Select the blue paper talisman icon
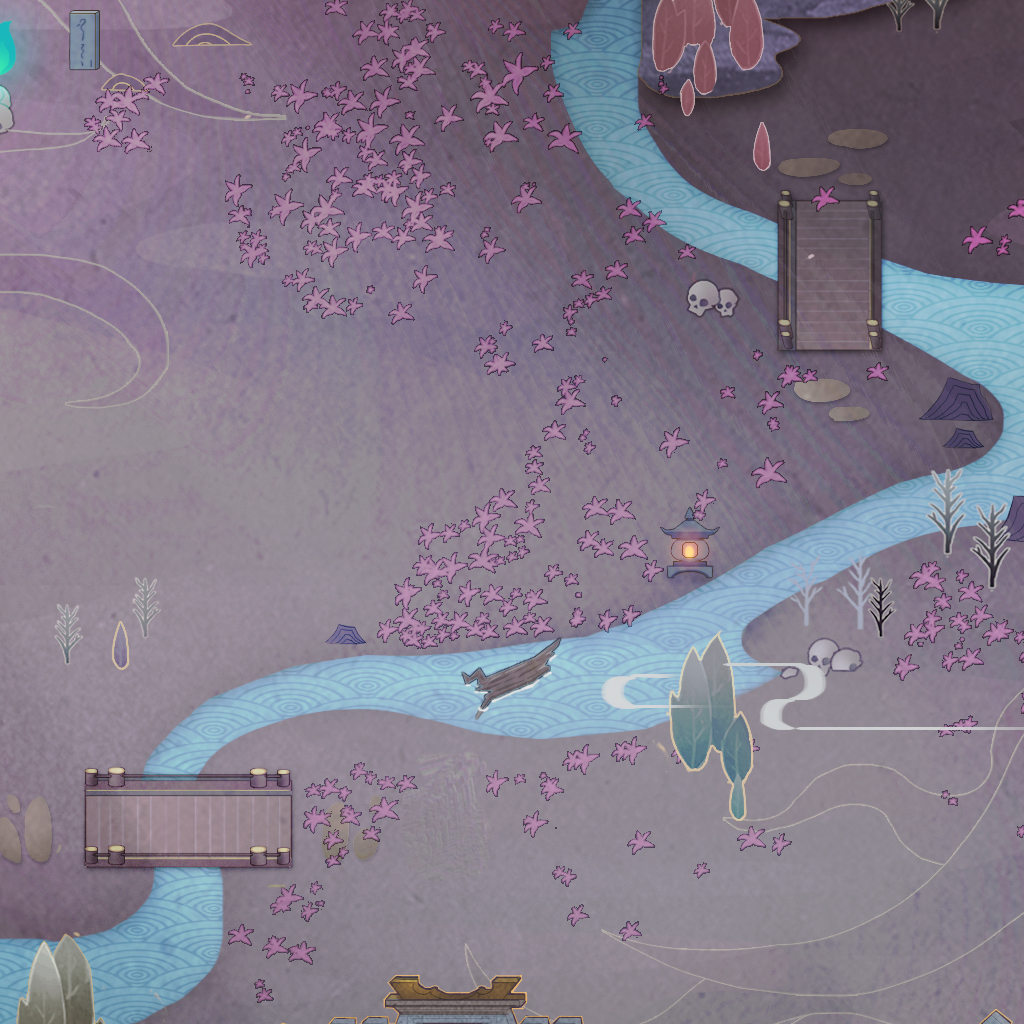Viewport: 1024px width, 1024px height. (84, 40)
